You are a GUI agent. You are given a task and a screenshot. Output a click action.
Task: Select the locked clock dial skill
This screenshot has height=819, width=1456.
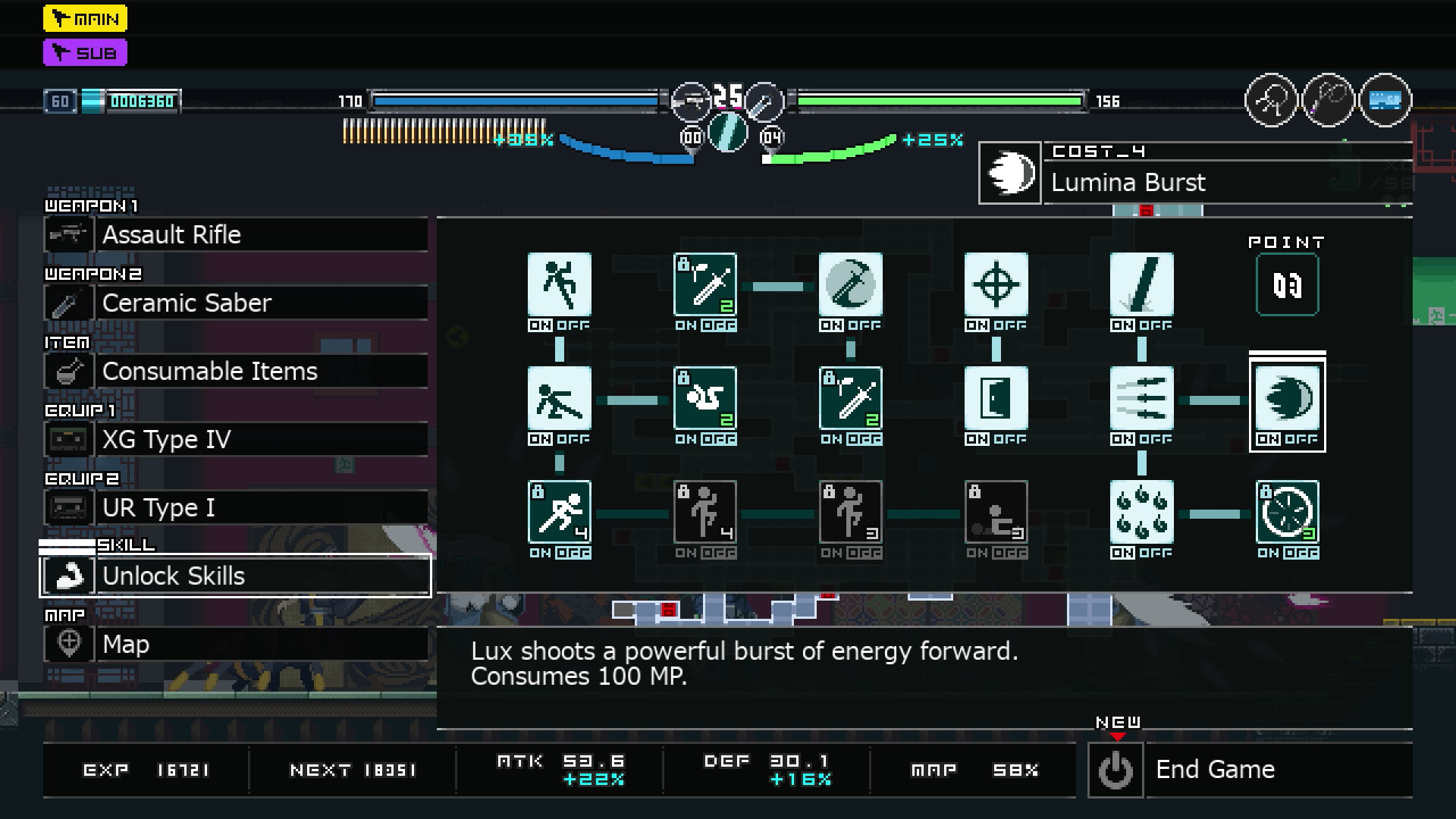[x=1287, y=513]
